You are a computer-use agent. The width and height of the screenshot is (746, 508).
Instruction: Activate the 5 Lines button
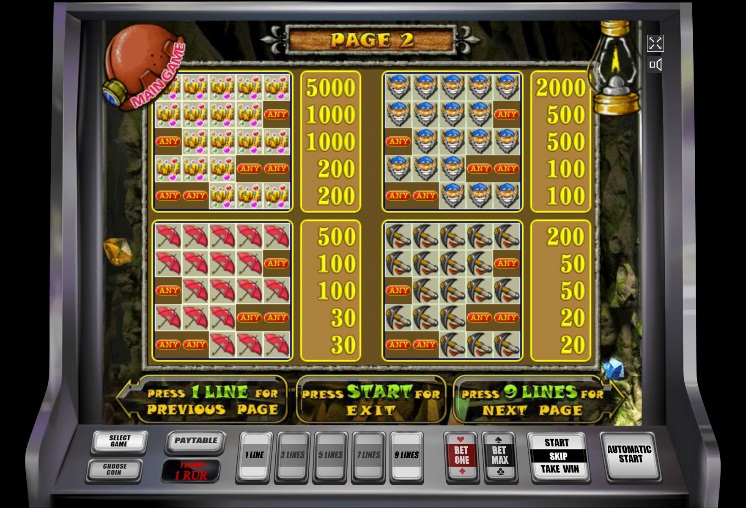(x=330, y=455)
